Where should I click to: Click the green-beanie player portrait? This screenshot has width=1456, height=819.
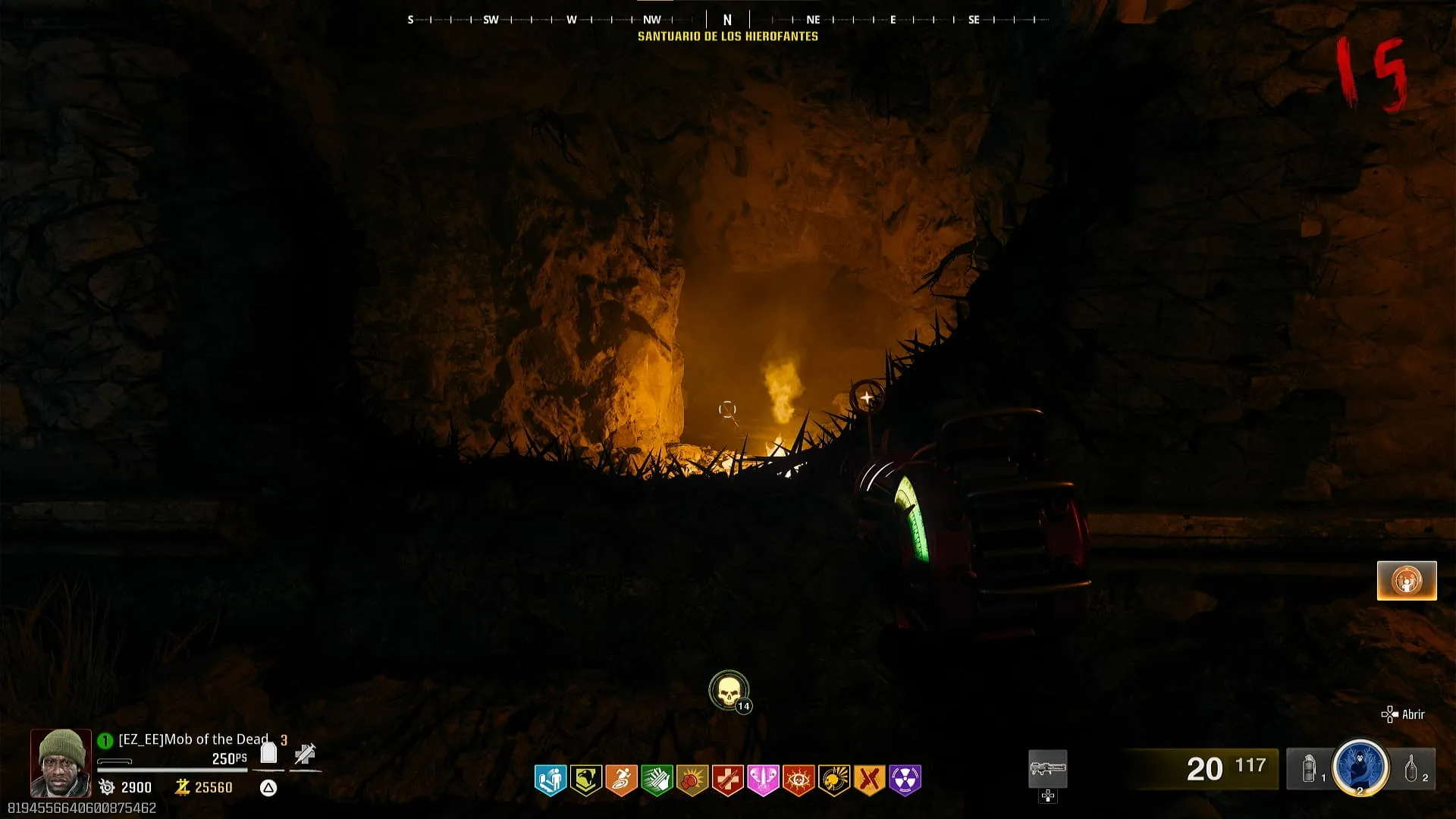coord(61,762)
